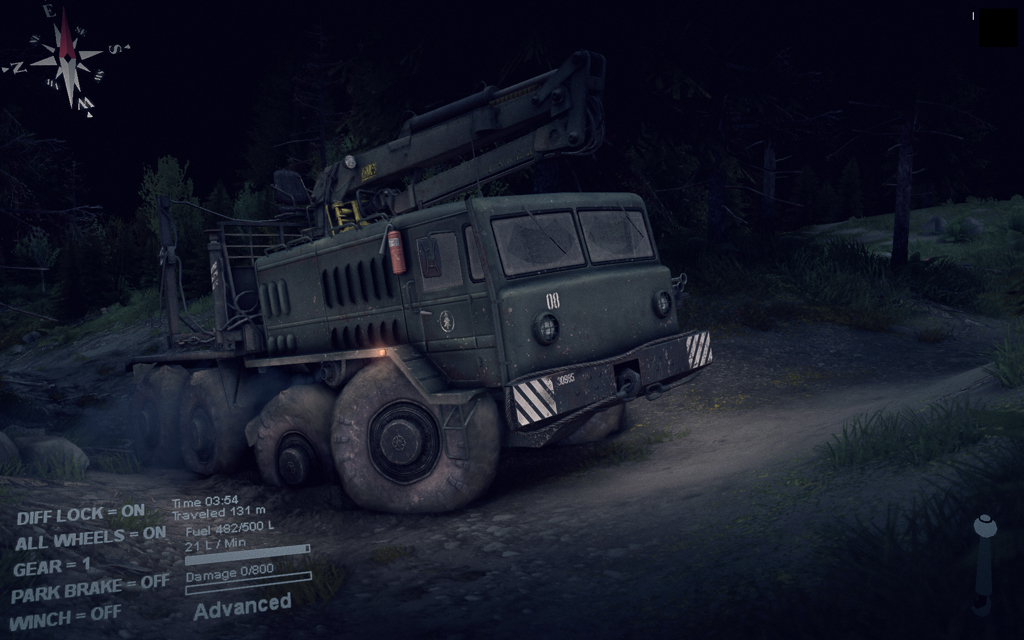1024x640 pixels.
Task: Toggle the PARK BRAKE setting
Action: [90, 588]
